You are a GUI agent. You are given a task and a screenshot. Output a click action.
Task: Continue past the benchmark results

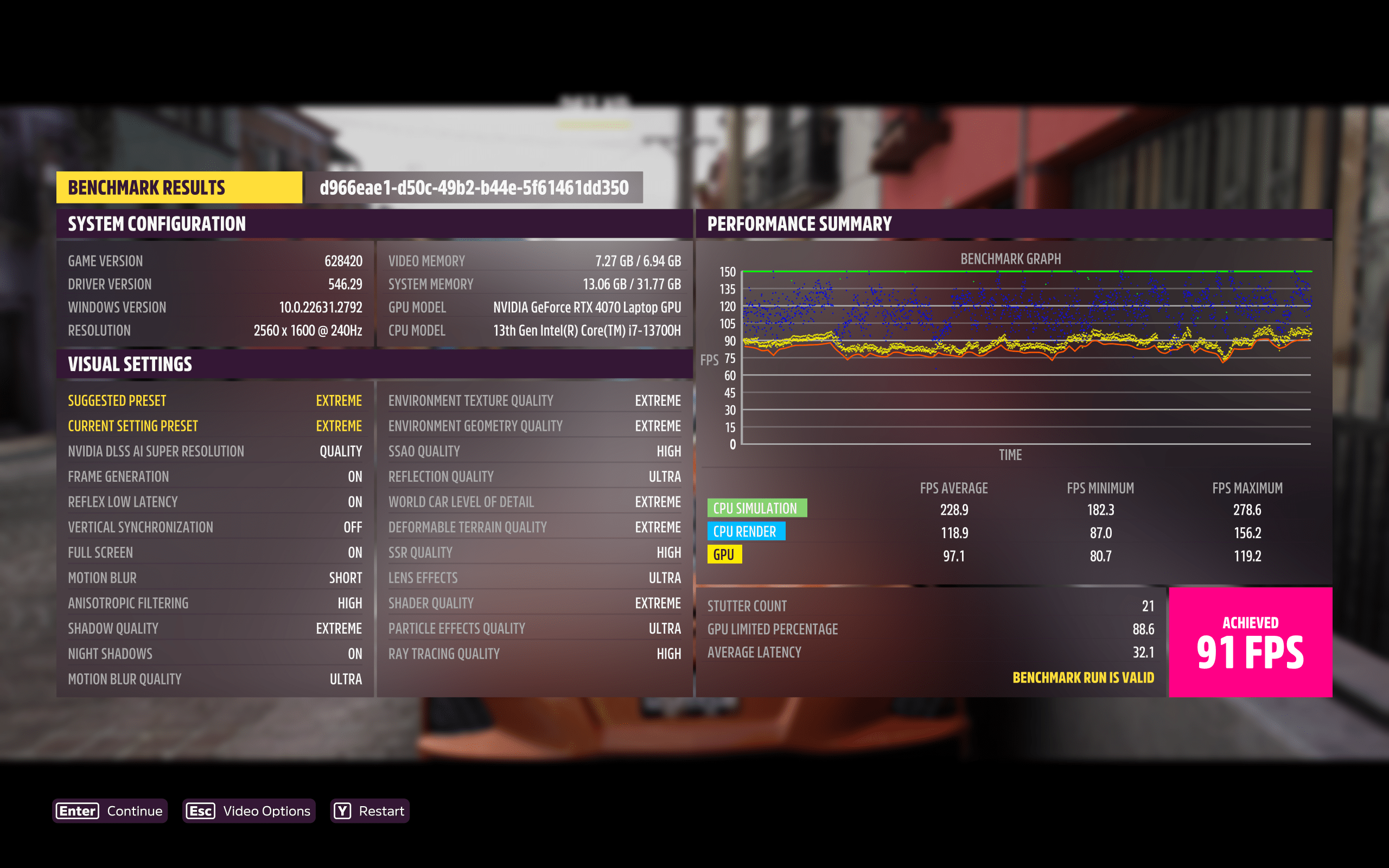point(110,810)
